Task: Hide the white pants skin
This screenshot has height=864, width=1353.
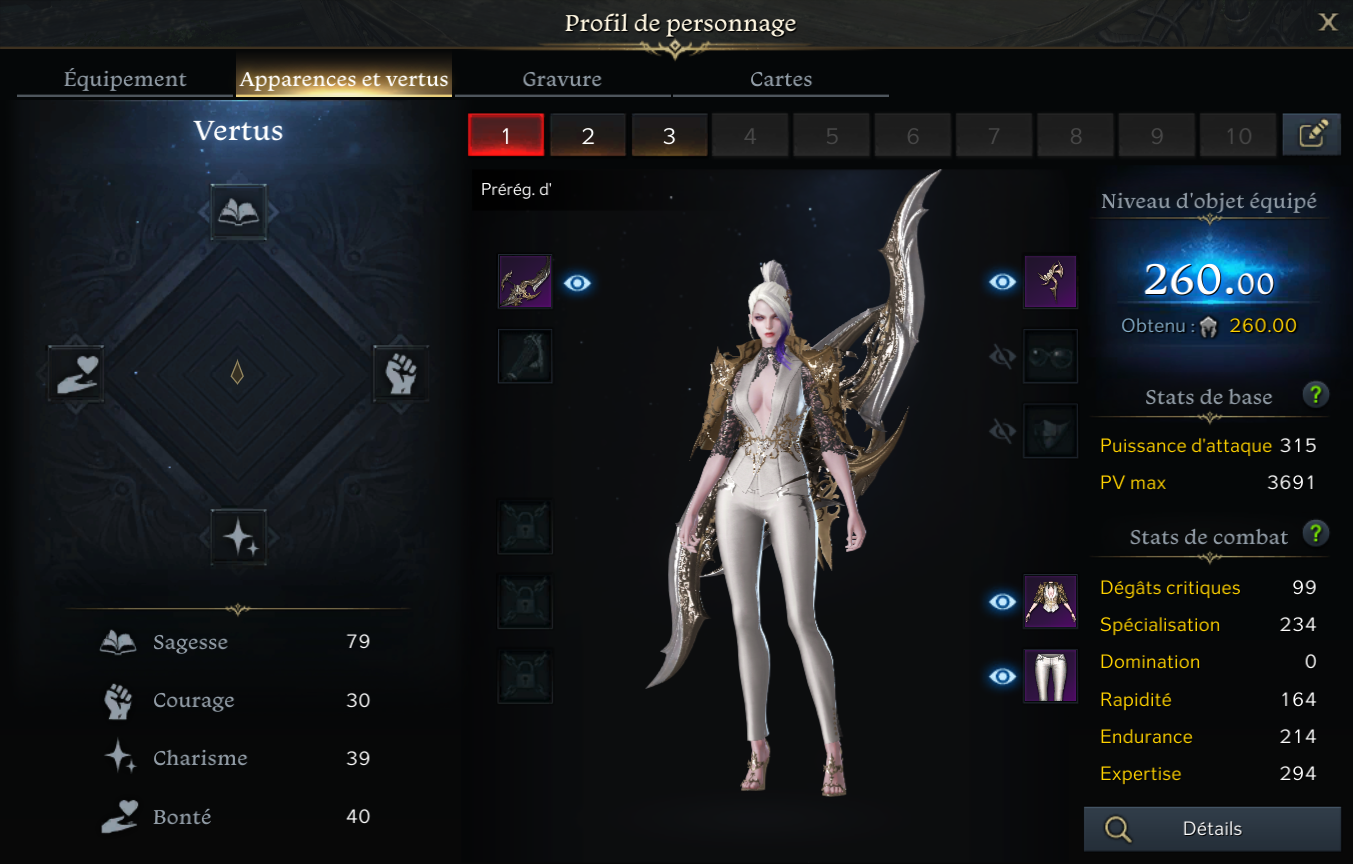Action: (x=1002, y=677)
